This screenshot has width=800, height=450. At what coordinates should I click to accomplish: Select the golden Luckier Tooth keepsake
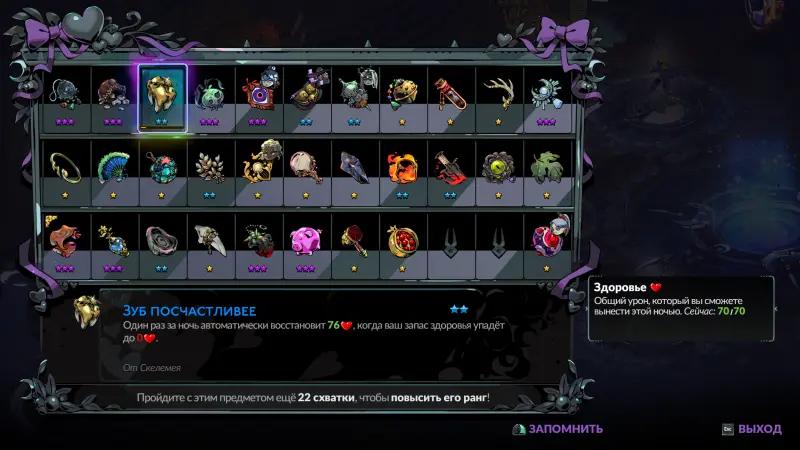[162, 93]
